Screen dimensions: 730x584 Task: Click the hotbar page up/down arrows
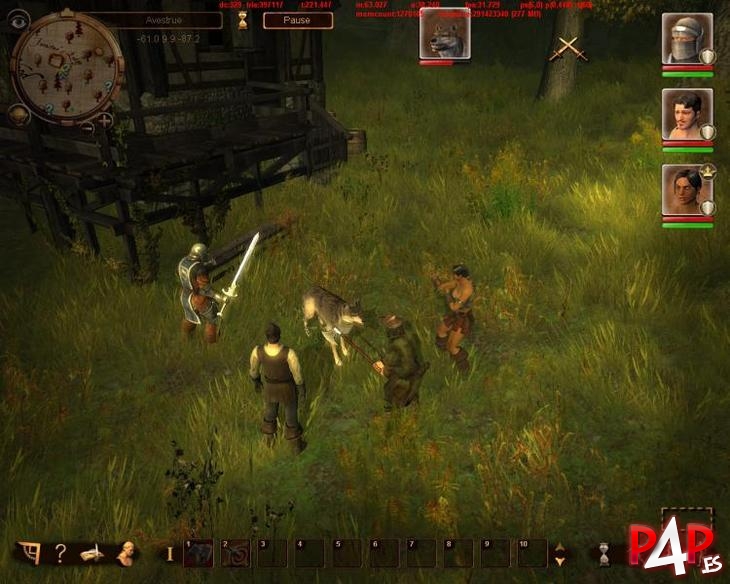tap(560, 553)
